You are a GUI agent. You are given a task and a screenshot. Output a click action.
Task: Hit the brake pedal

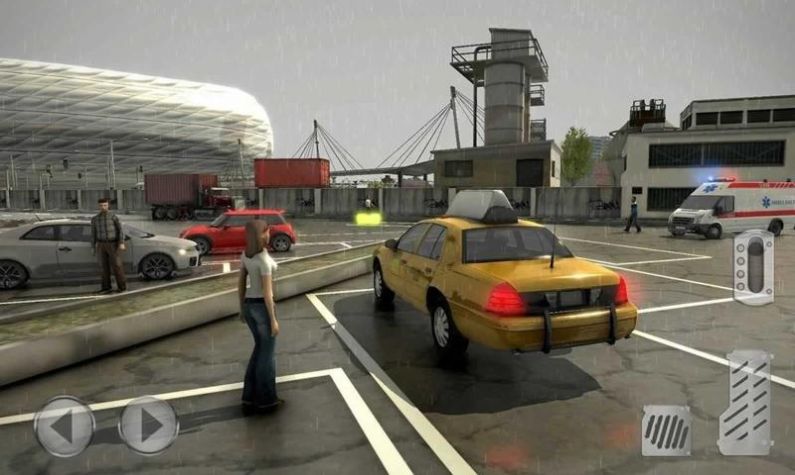pos(665,429)
